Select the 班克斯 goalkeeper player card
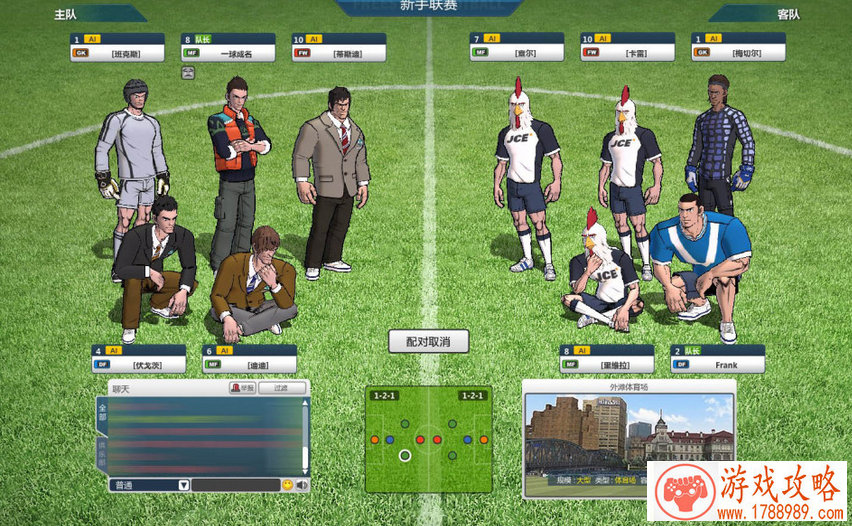The image size is (852, 526). [x=117, y=47]
